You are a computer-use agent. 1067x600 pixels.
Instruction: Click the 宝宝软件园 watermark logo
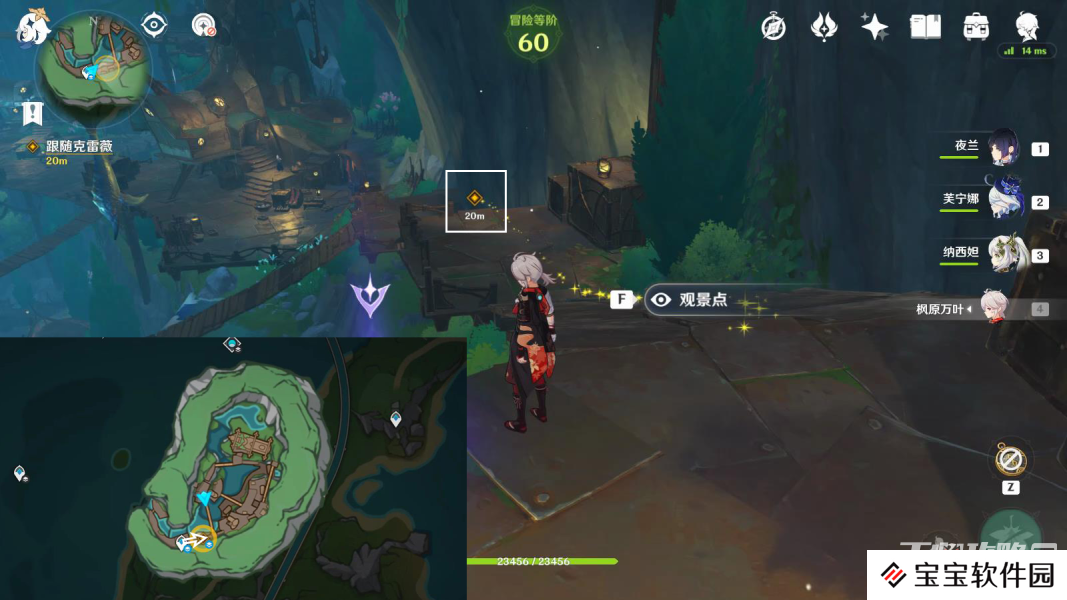(968, 575)
